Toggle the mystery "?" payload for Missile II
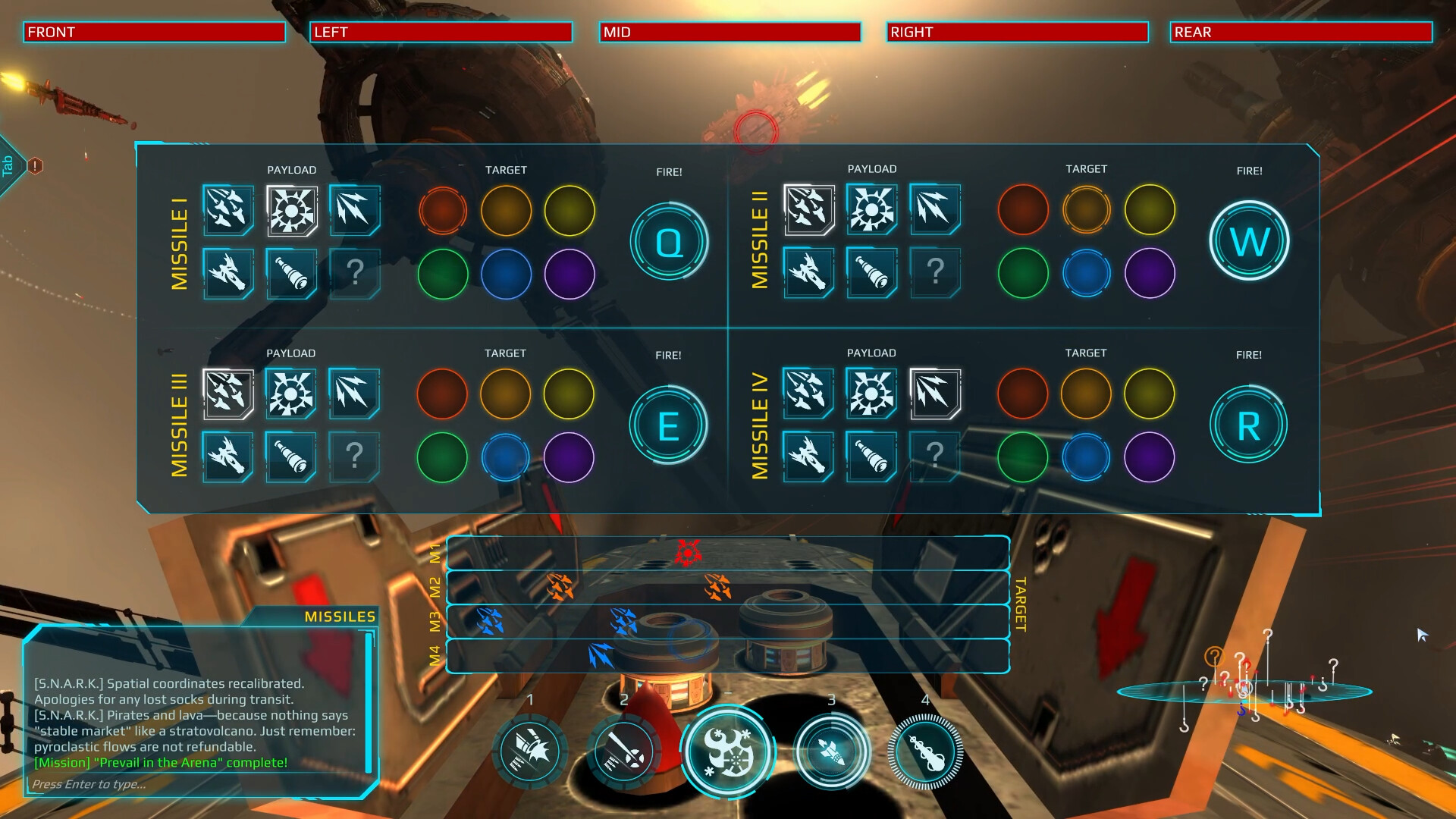 point(934,274)
